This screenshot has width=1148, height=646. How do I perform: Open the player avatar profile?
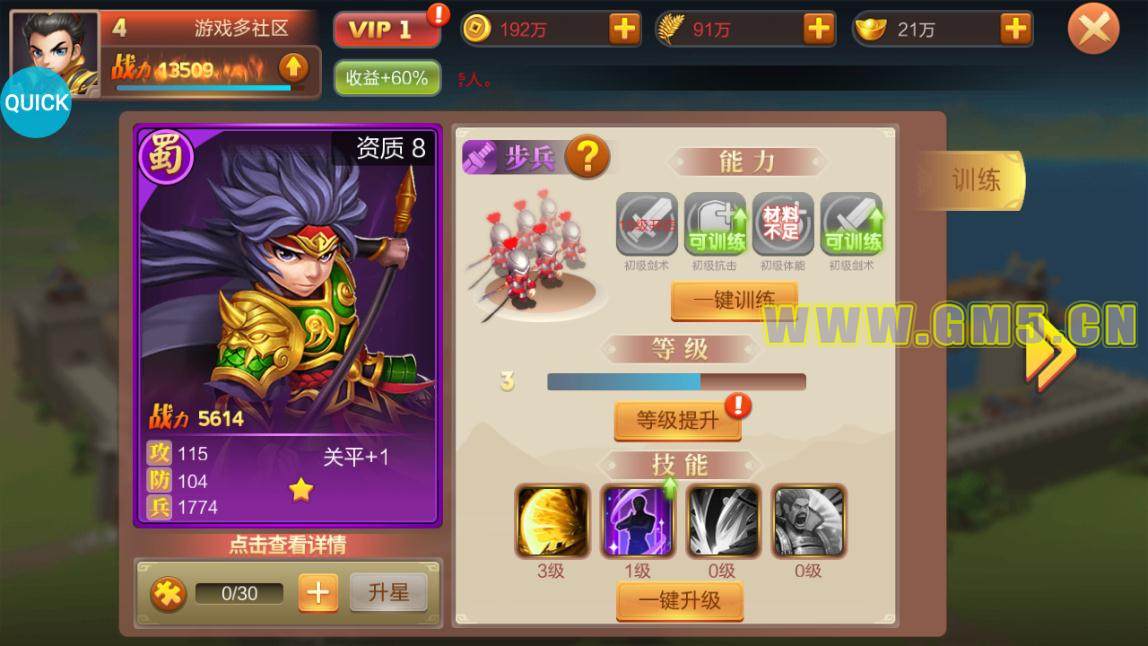[54, 50]
